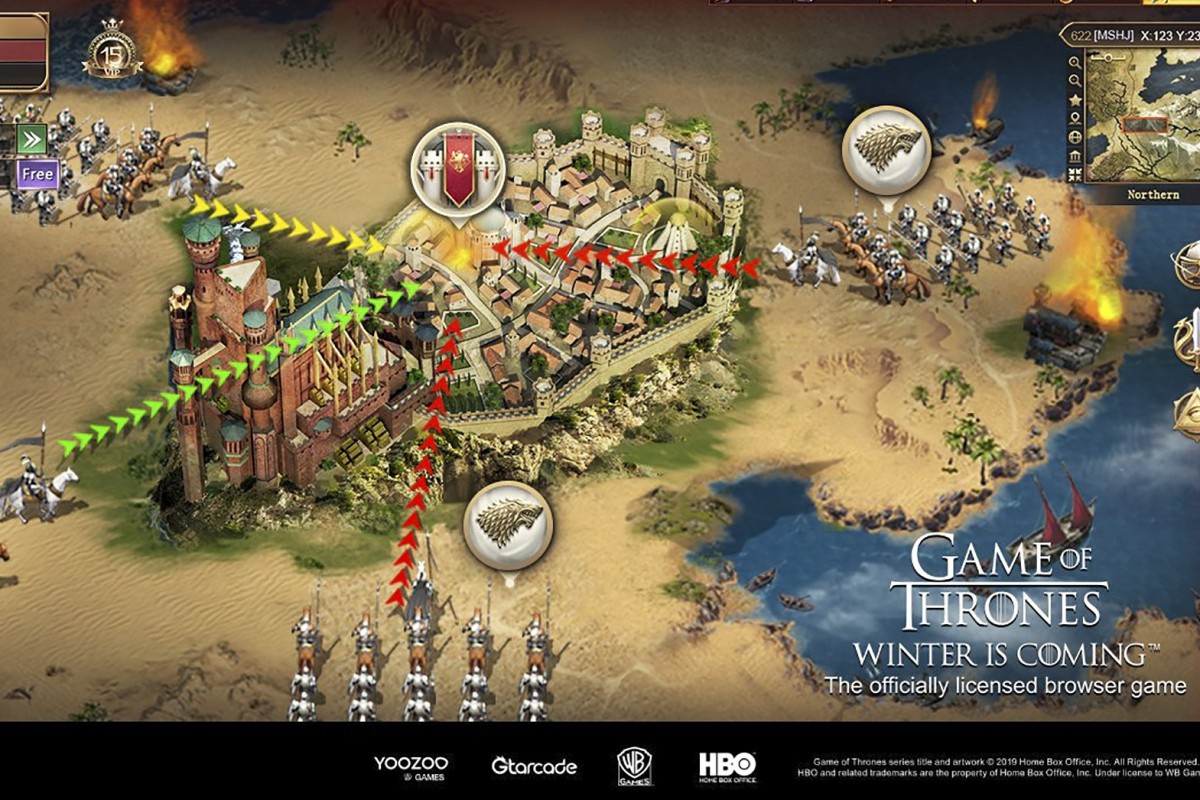Image resolution: width=1200 pixels, height=800 pixels.
Task: Zoom in with the minimap plus magnifier
Action: 1075,61
